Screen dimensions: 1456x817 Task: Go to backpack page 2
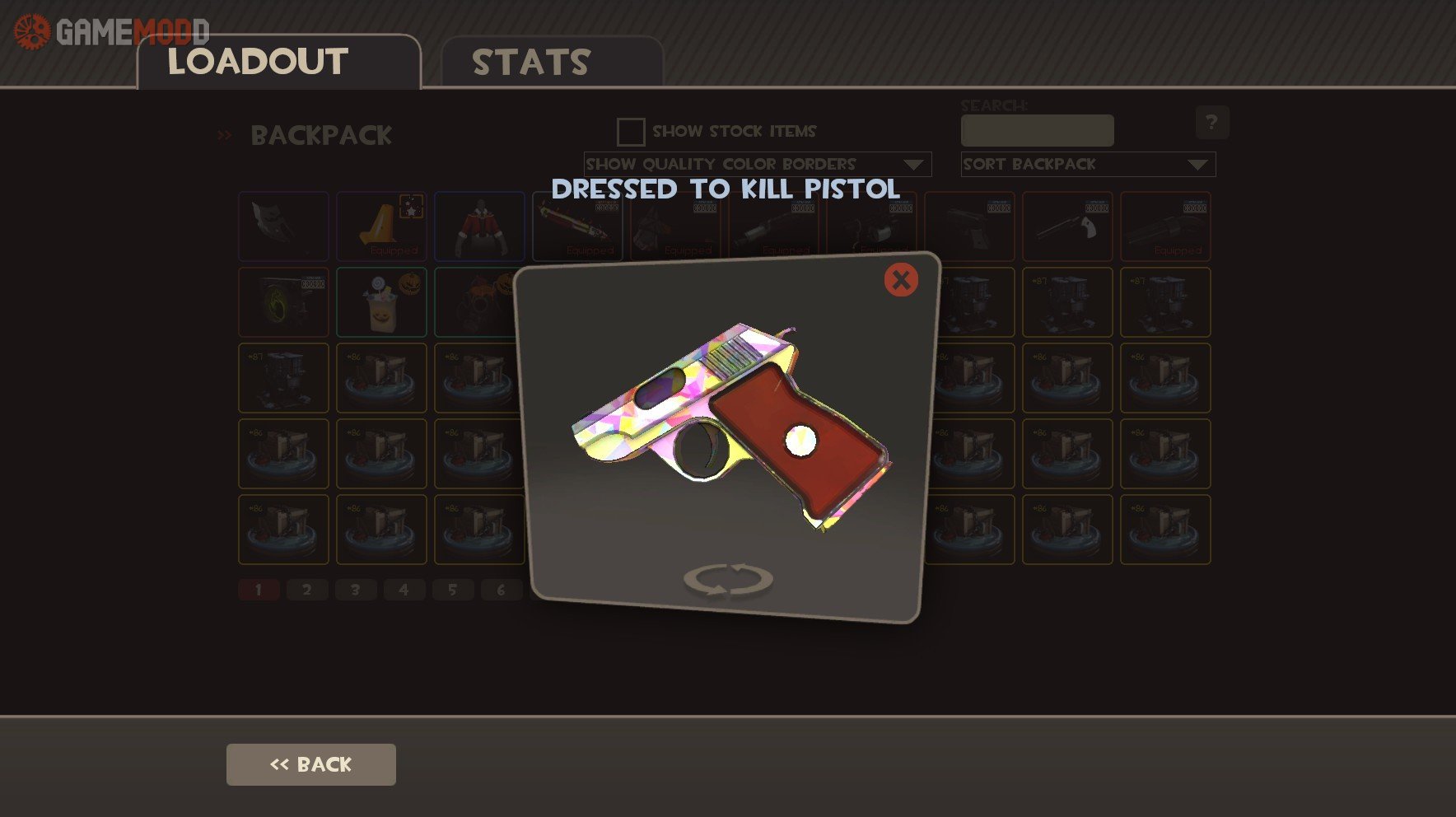307,590
